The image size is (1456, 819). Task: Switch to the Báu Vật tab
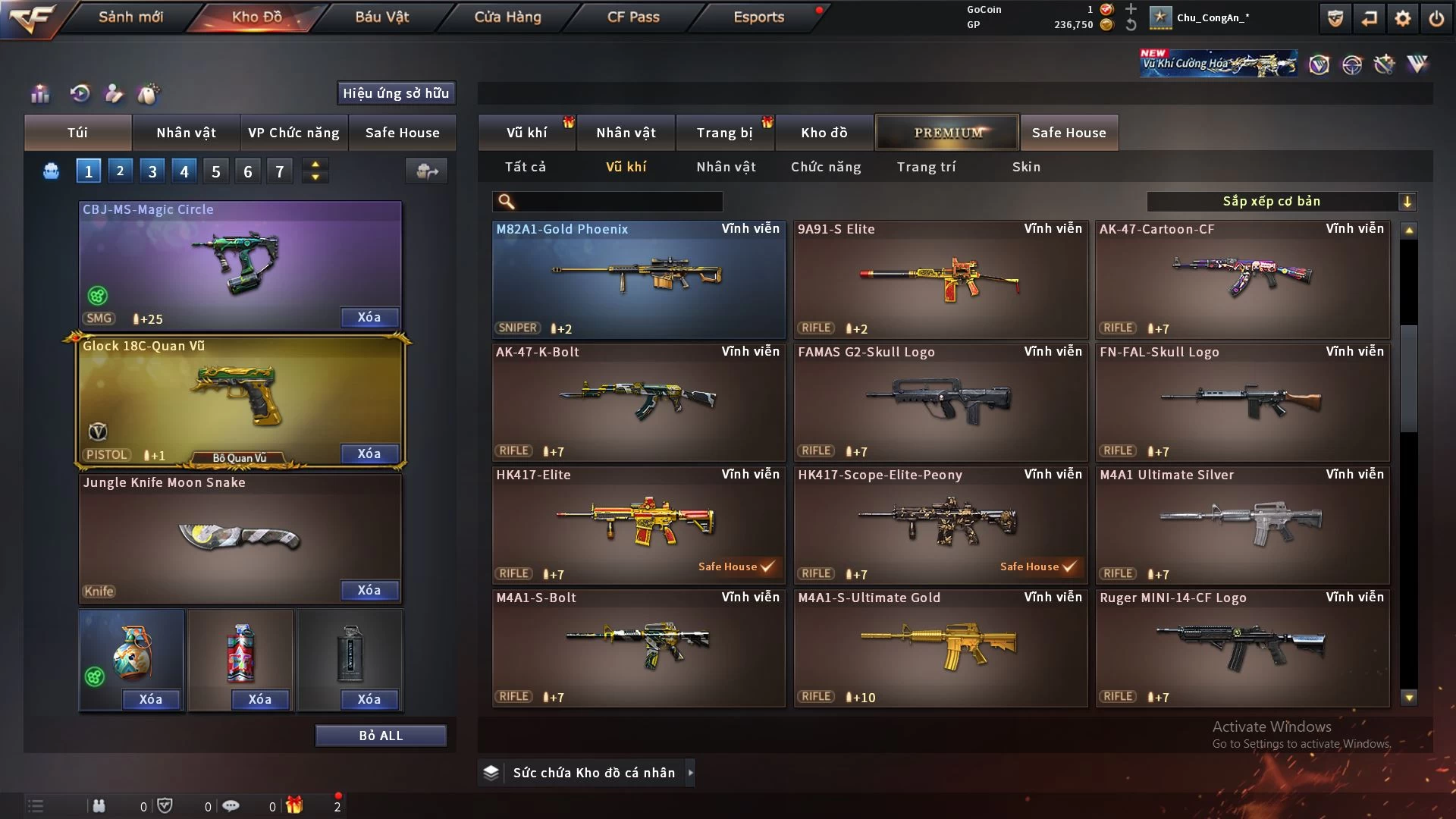(x=381, y=17)
